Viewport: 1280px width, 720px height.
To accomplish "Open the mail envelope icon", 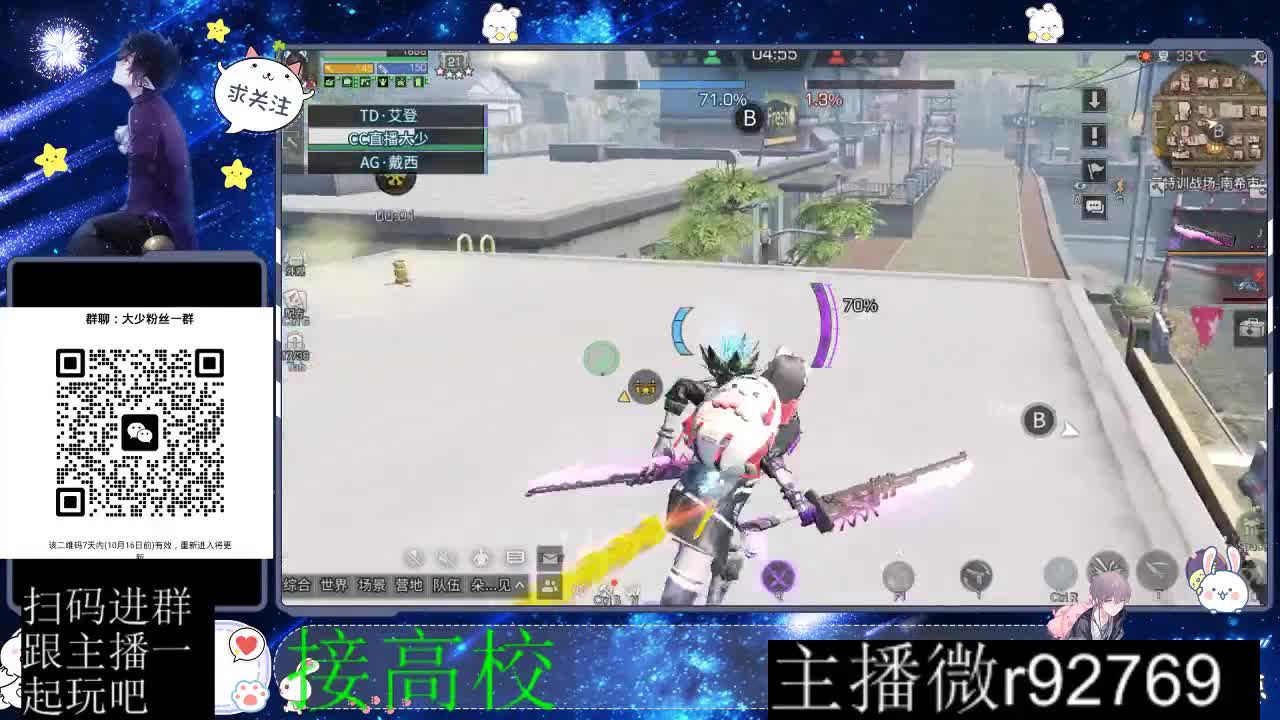I will [550, 558].
